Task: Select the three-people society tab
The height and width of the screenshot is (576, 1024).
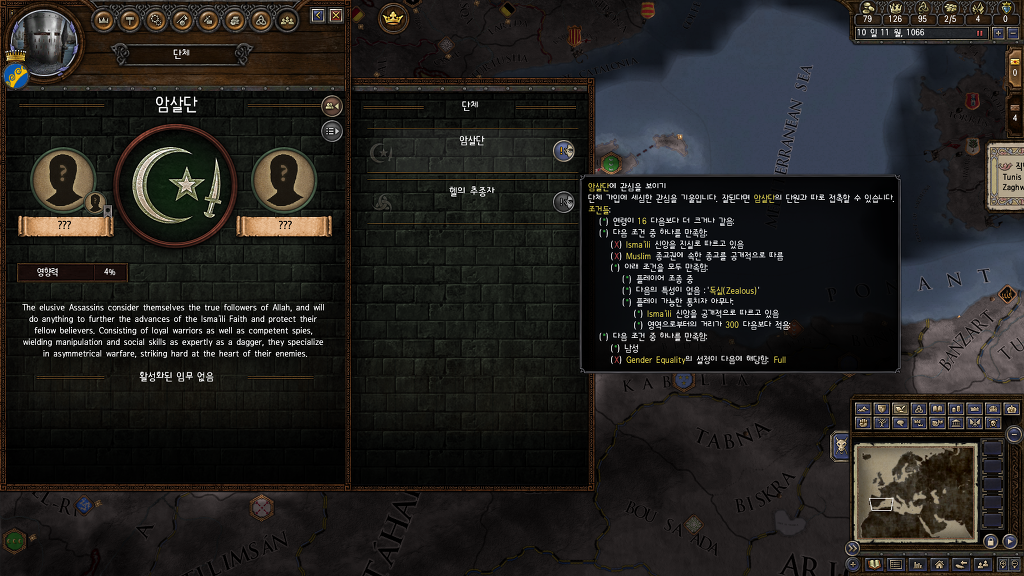Action: 287,20
